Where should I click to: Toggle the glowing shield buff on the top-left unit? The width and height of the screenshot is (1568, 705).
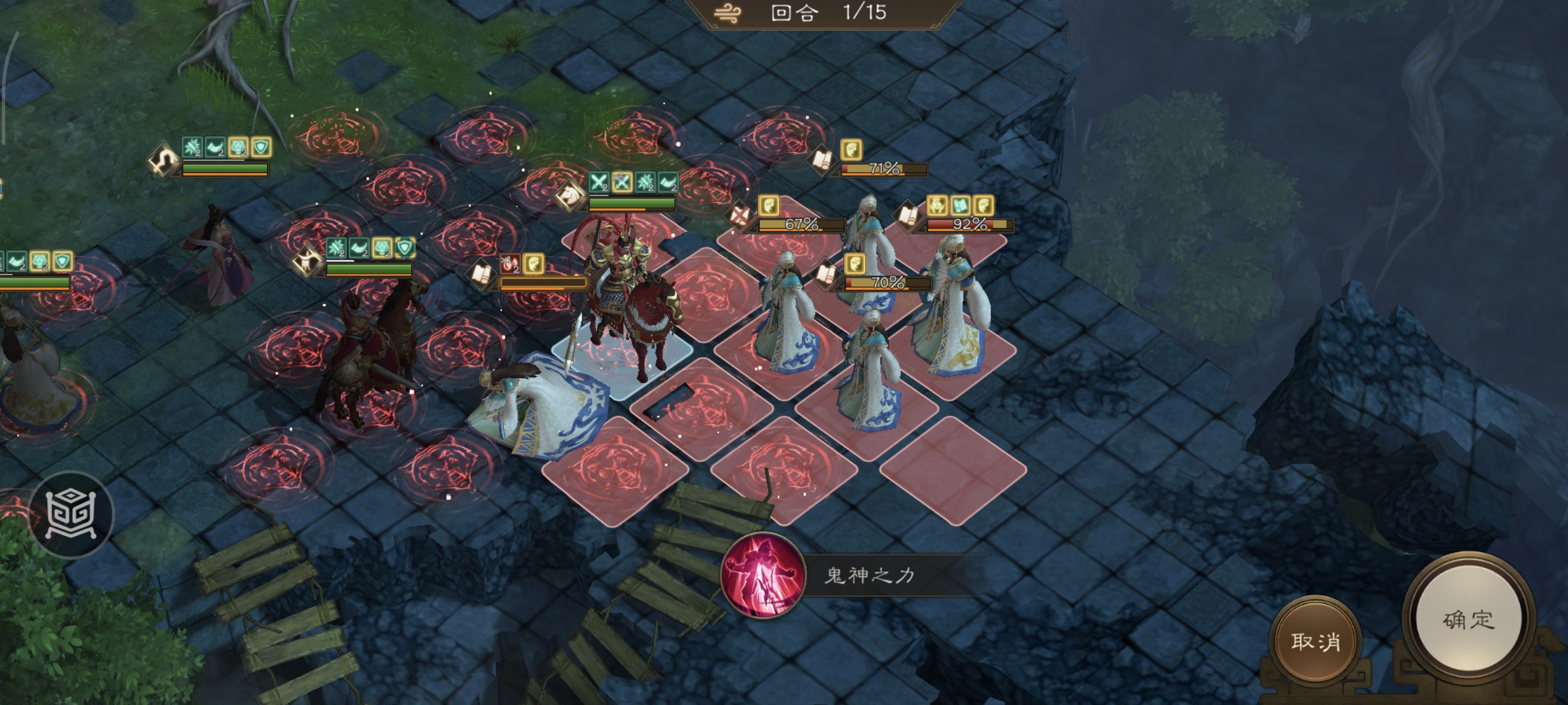click(x=262, y=147)
